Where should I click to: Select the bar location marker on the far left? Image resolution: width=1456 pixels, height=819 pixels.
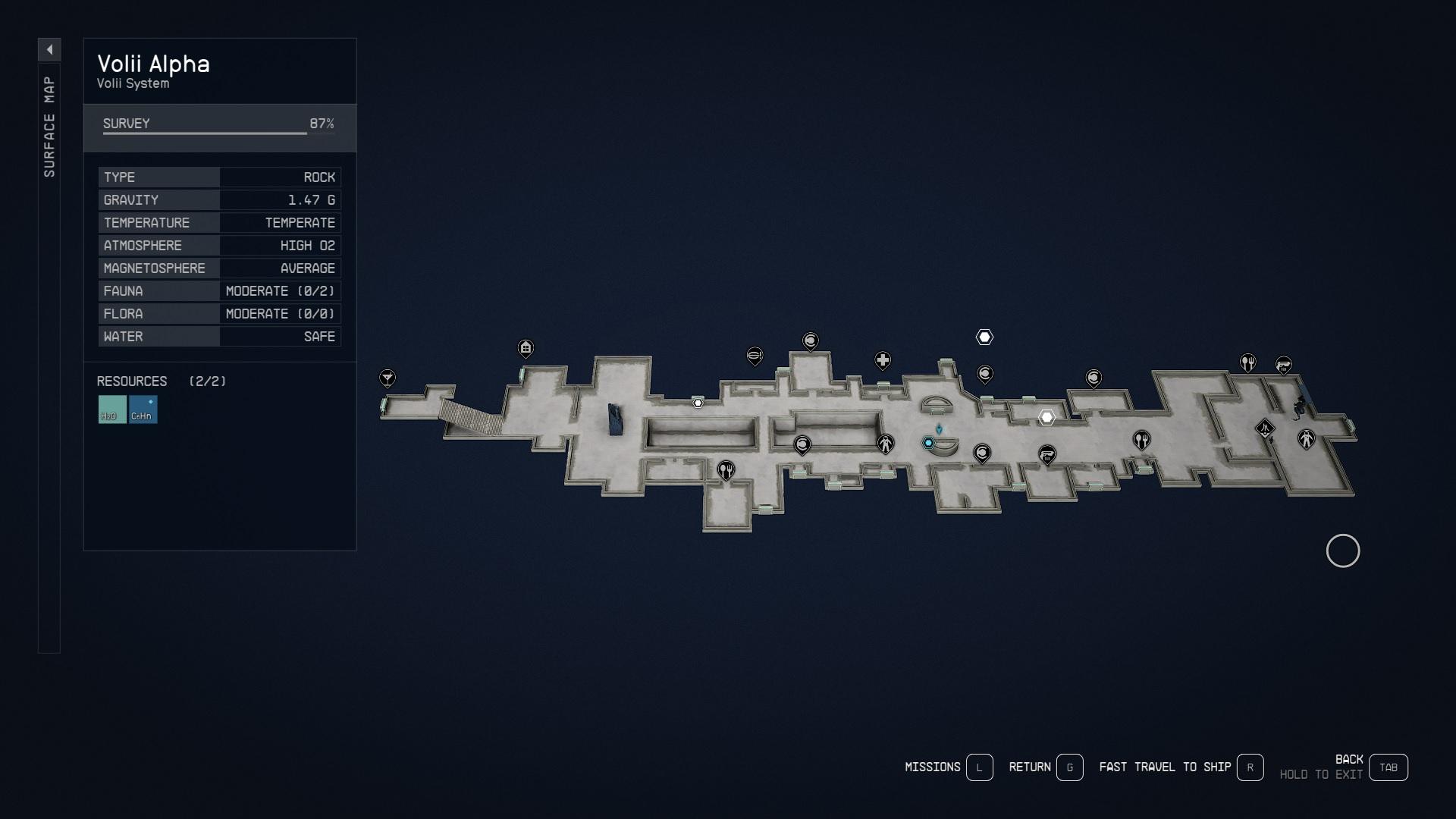pos(388,377)
